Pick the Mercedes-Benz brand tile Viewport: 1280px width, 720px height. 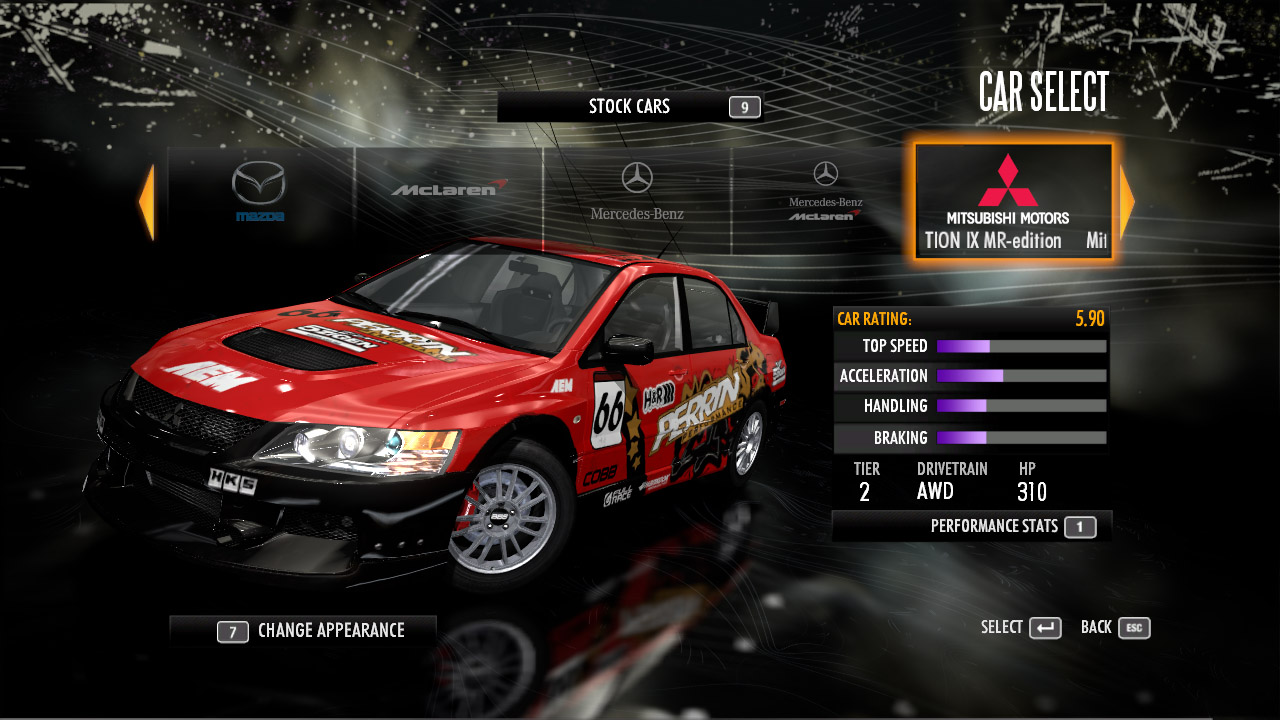tap(637, 194)
